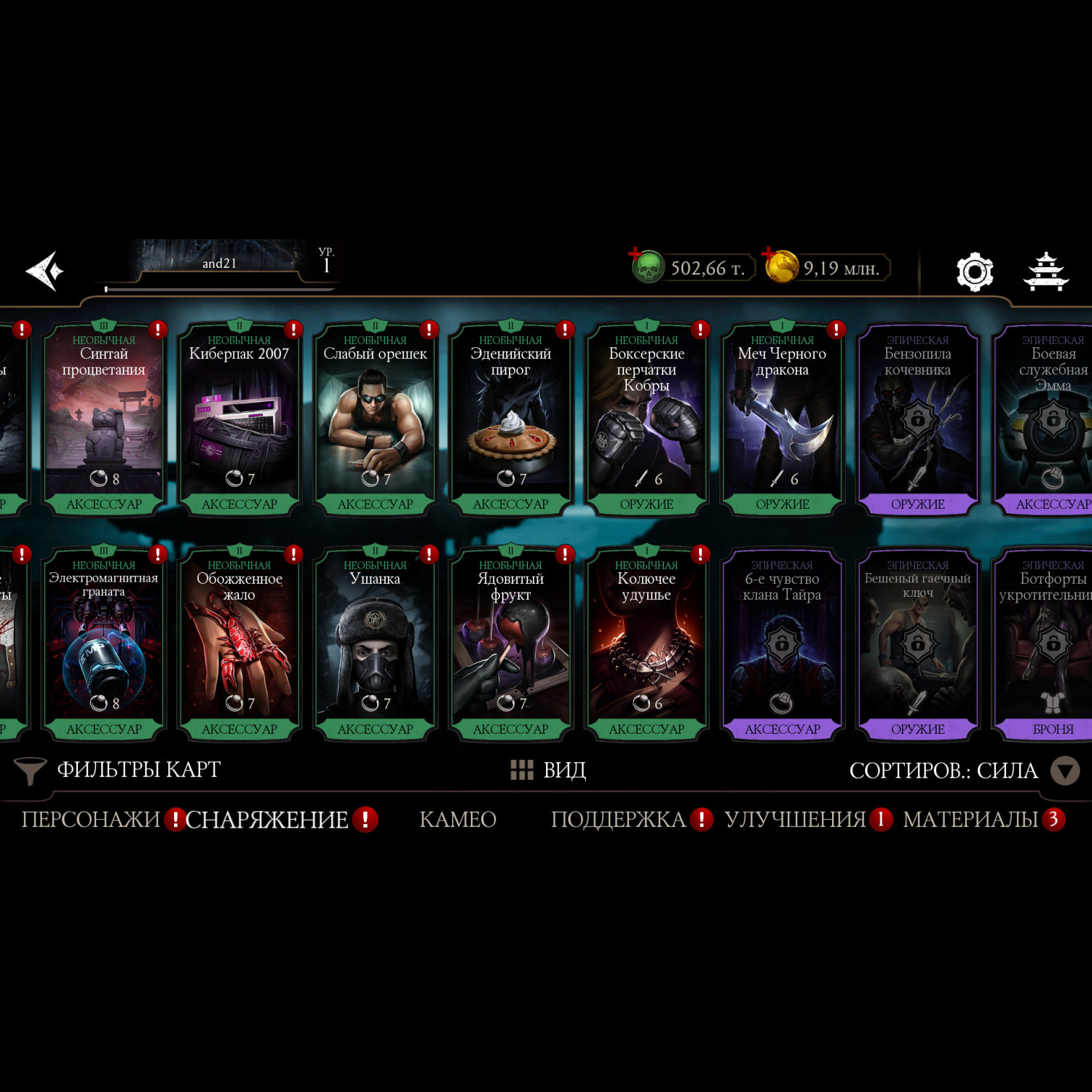Open Фильтры карт card filters
The image size is (1092, 1092).
click(x=120, y=769)
